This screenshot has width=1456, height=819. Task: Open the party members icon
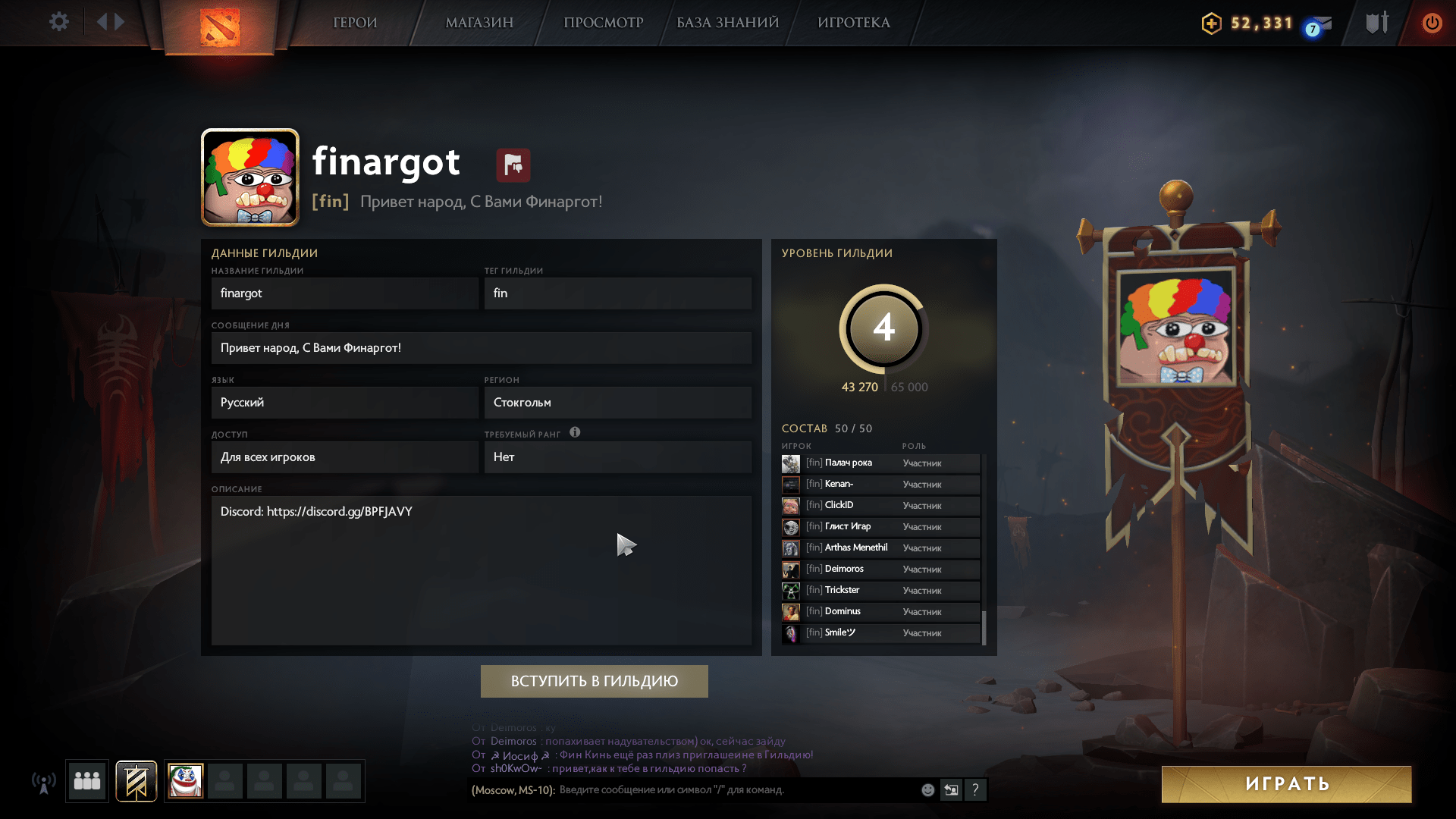(x=87, y=781)
